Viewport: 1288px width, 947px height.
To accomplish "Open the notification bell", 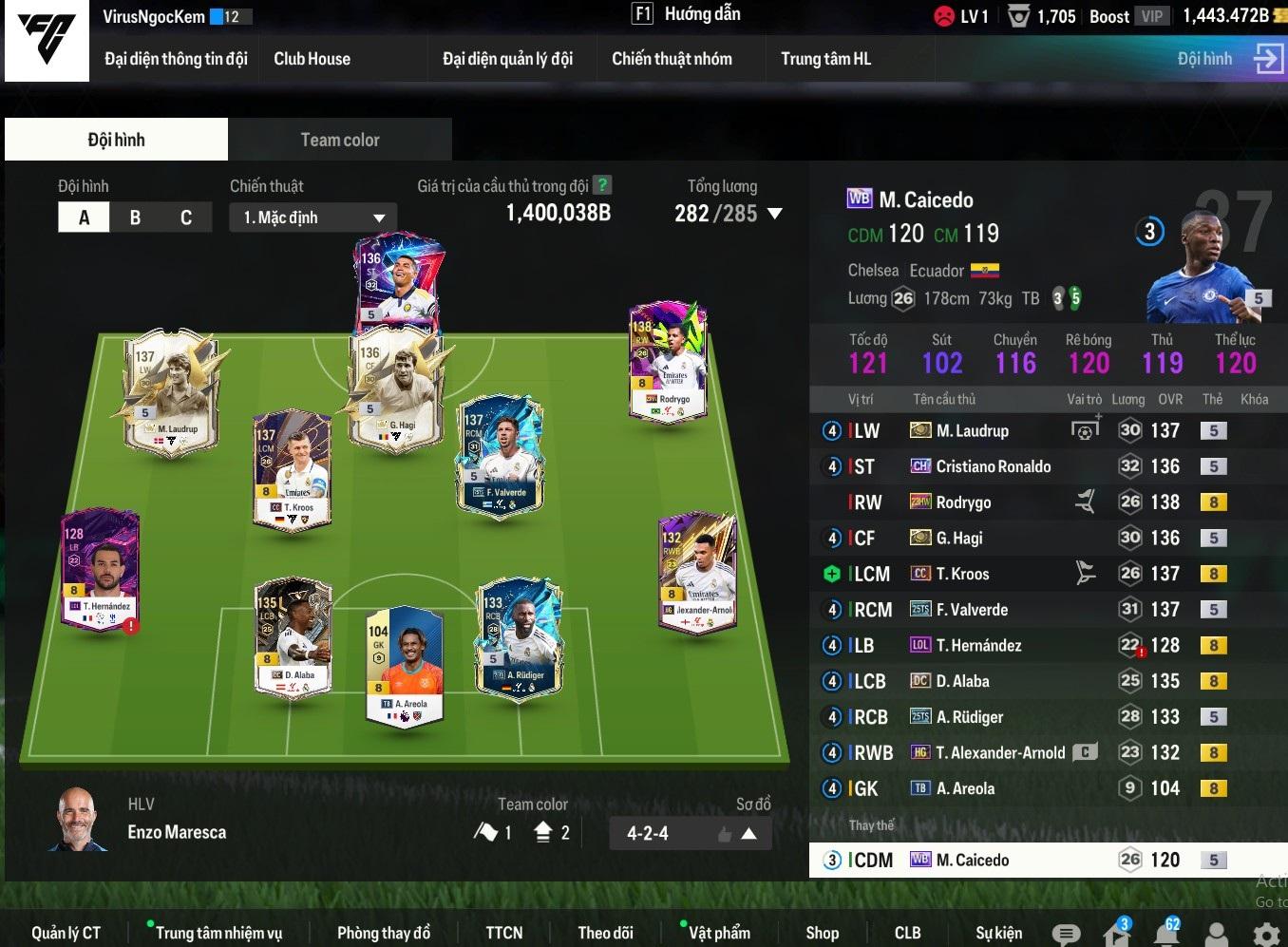I will tap(1167, 933).
